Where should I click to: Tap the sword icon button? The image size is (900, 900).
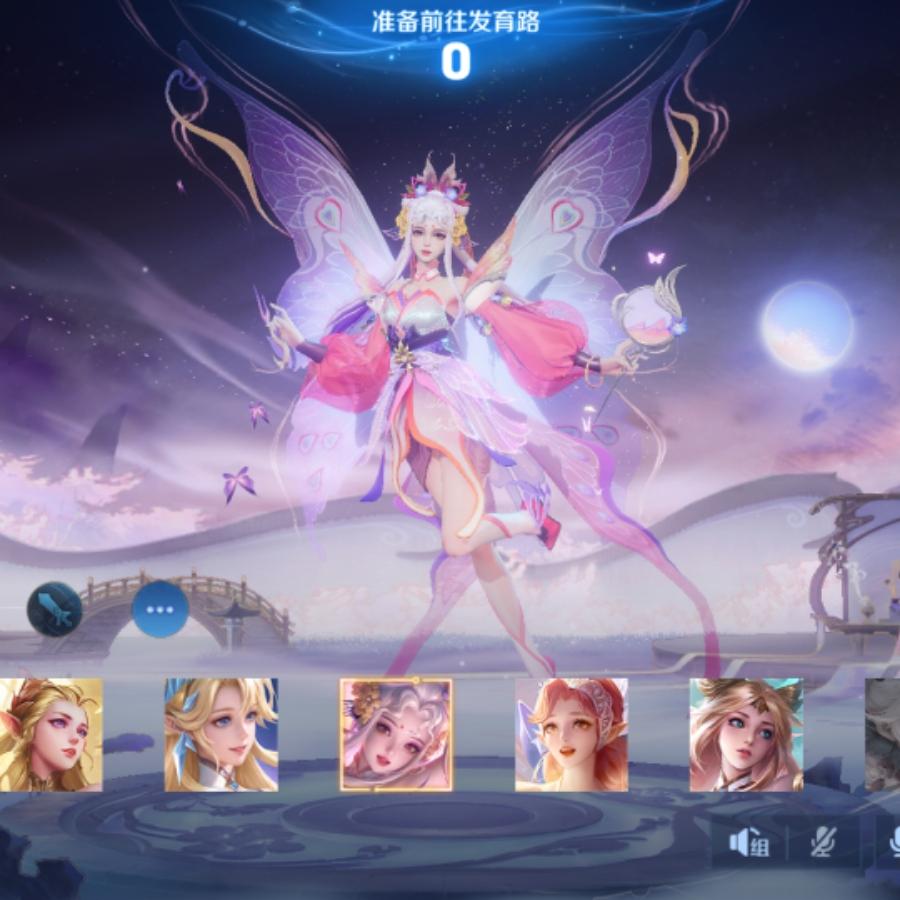(54, 609)
